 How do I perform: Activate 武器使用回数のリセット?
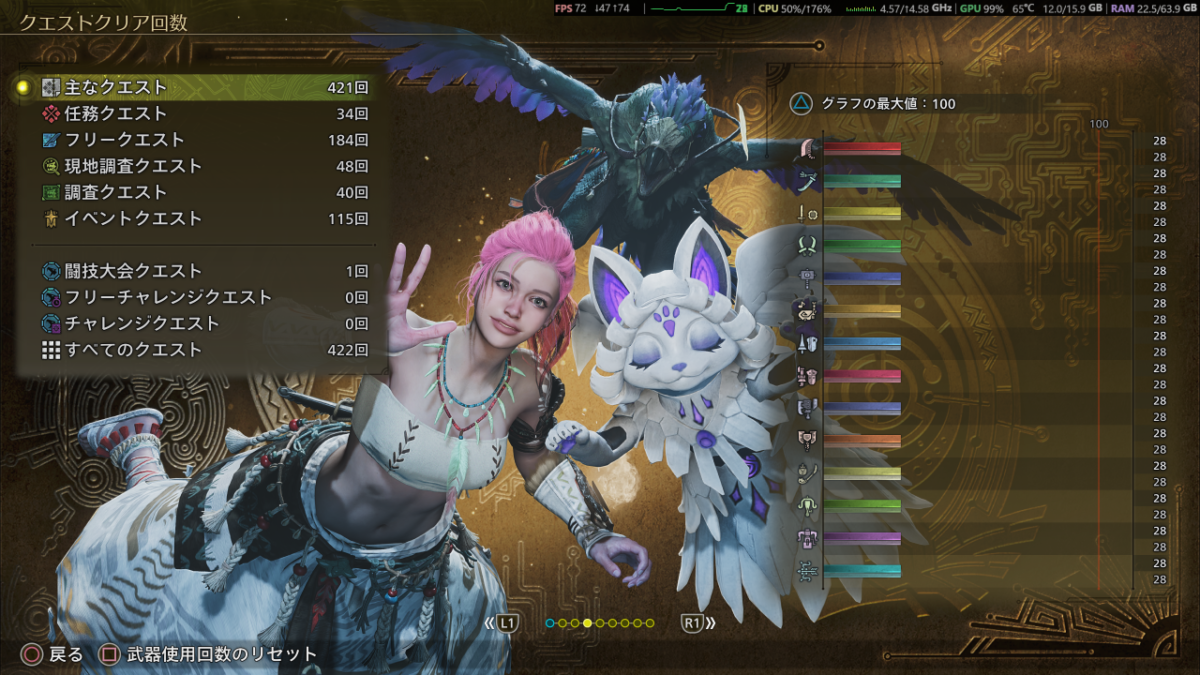[210, 655]
